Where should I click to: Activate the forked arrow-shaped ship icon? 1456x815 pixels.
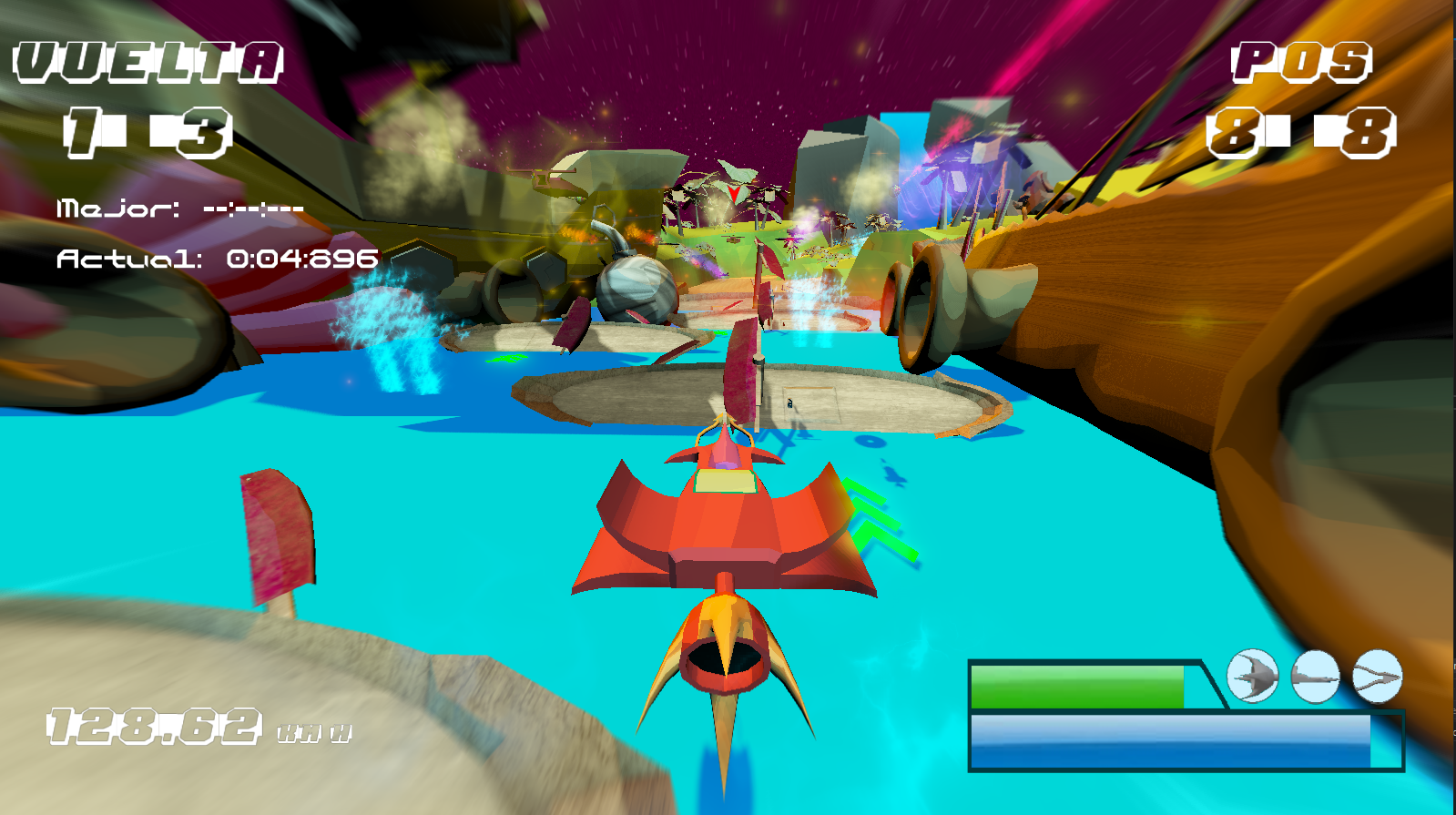1377,677
